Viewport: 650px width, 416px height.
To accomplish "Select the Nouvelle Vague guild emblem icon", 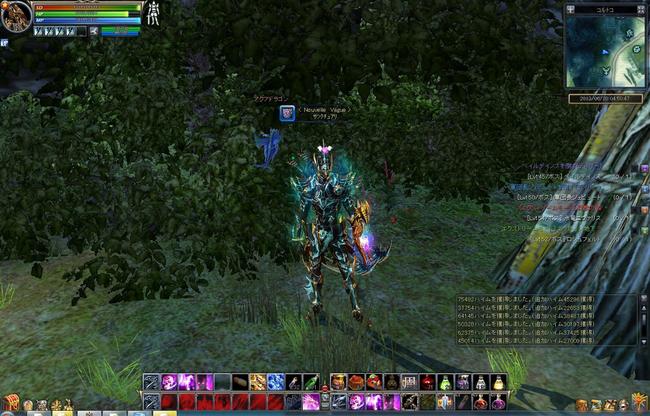I will click(x=287, y=113).
